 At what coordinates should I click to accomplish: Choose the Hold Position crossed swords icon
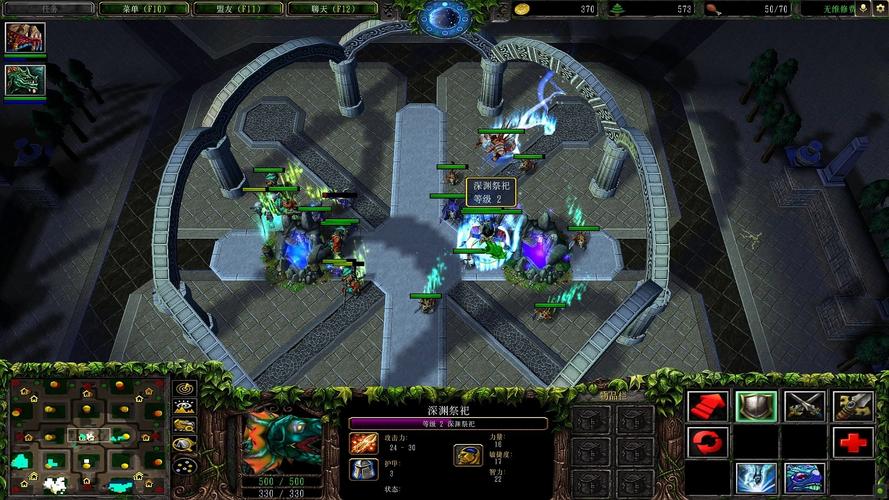804,405
